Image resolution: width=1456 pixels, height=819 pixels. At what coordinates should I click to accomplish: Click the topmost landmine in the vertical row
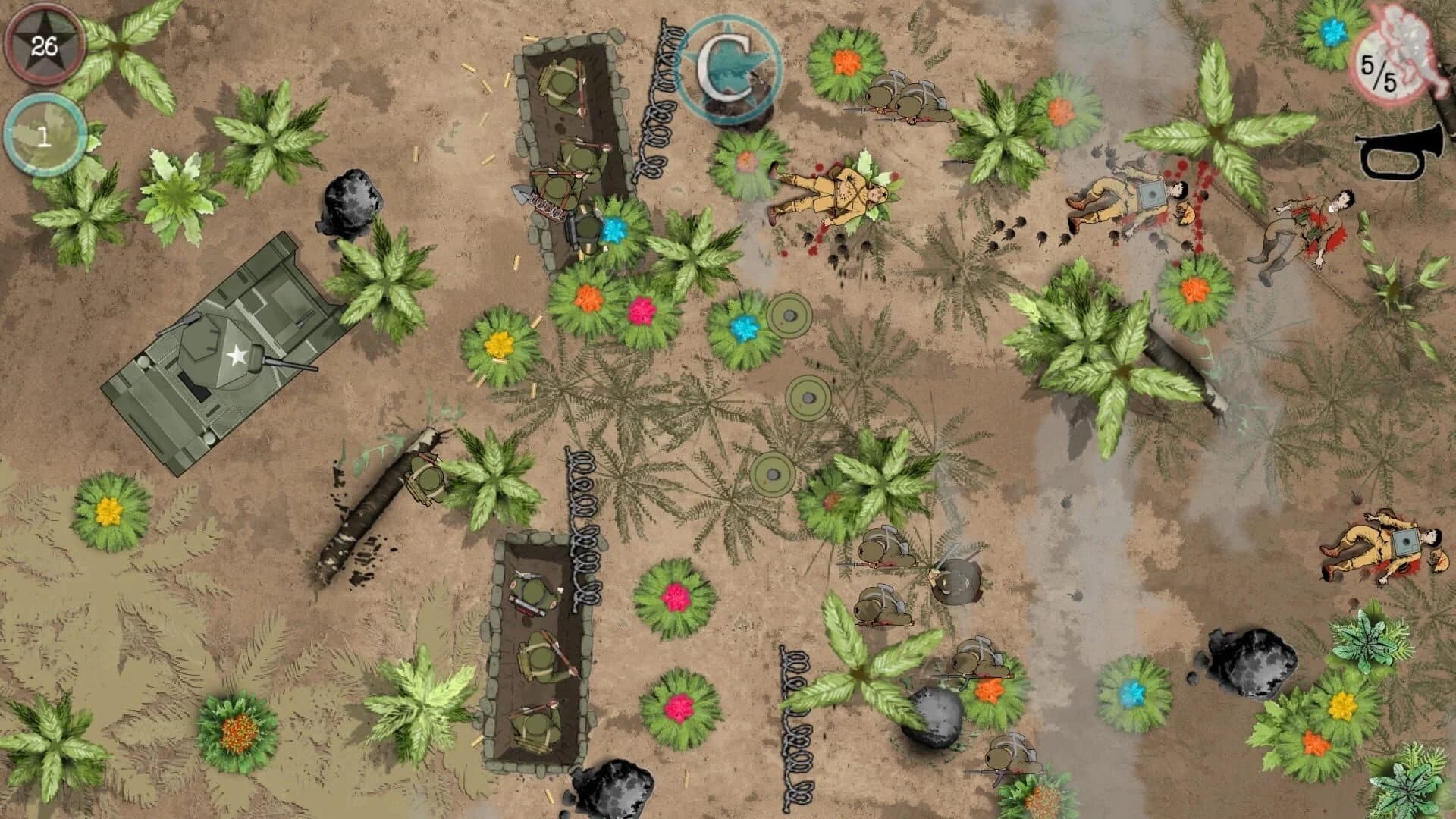pyautogui.click(x=789, y=315)
